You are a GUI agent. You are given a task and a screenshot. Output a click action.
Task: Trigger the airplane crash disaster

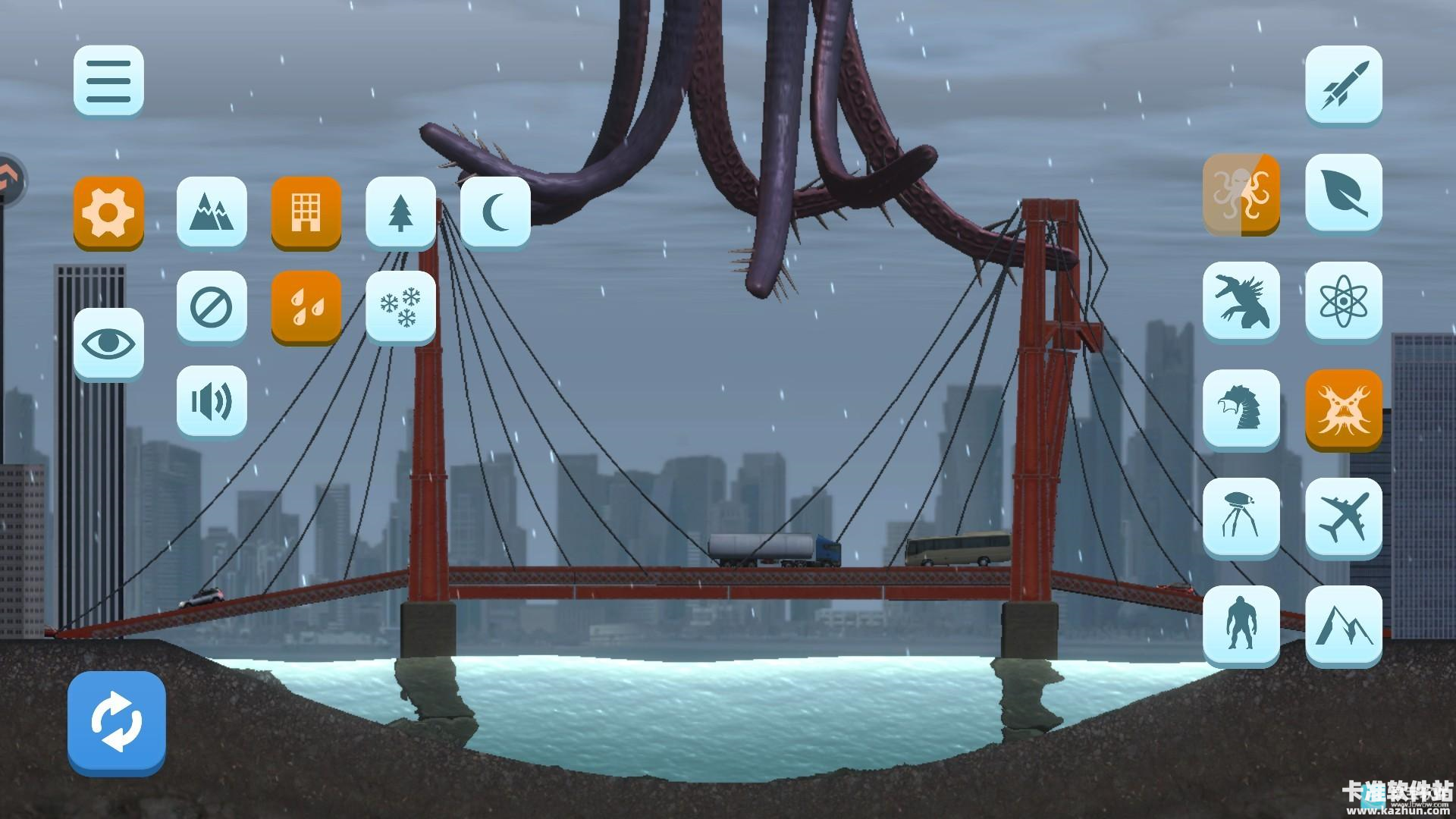pyautogui.click(x=1343, y=516)
